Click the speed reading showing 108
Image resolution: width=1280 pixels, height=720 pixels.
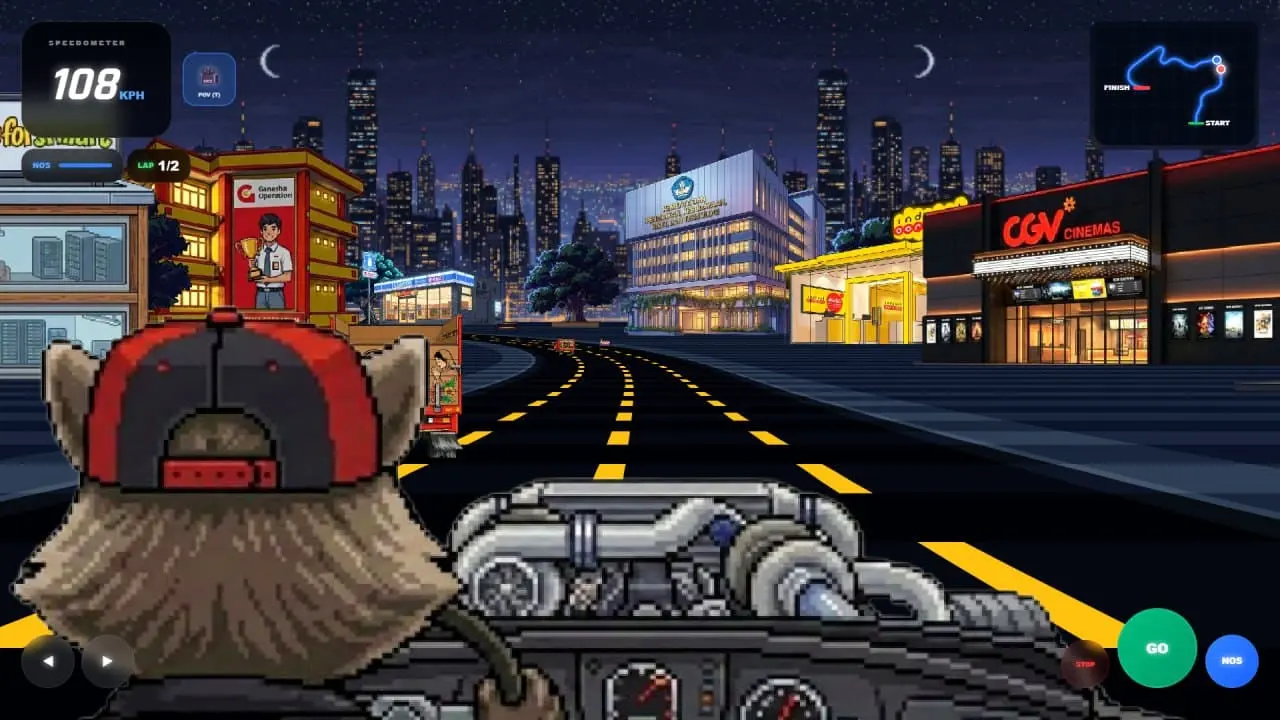click(x=86, y=85)
